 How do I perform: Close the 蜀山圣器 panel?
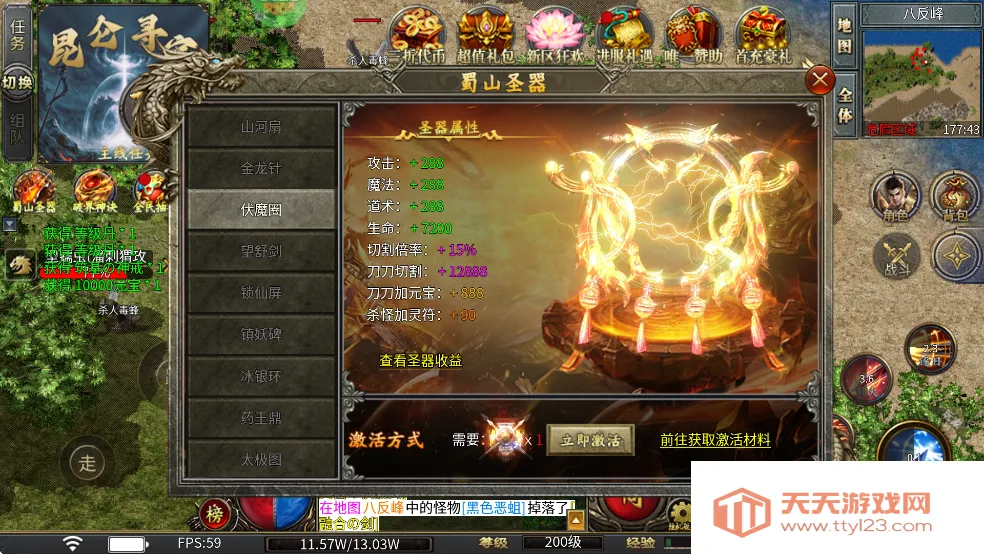point(820,80)
